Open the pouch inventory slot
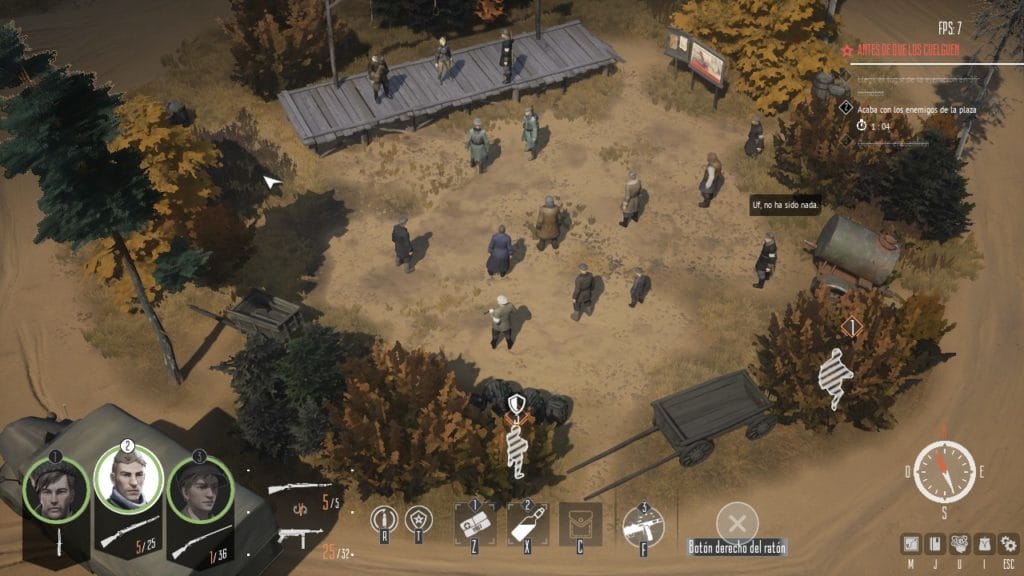The width and height of the screenshot is (1024, 576). [x=580, y=523]
